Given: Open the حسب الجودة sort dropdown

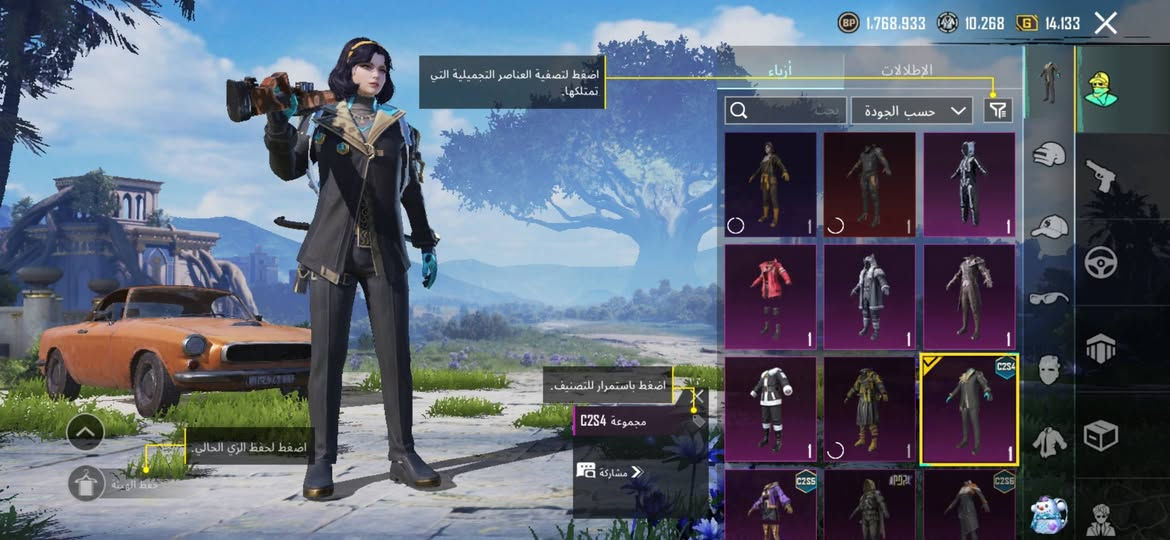Looking at the screenshot, I should [912, 110].
